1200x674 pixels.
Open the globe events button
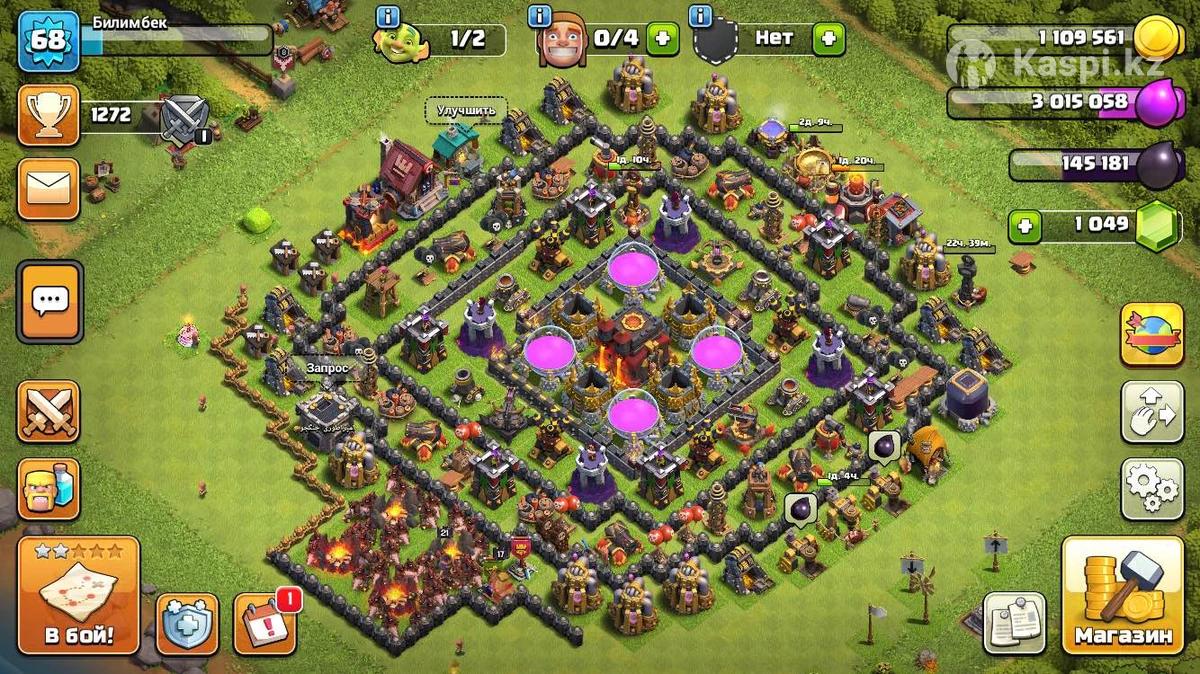1151,335
